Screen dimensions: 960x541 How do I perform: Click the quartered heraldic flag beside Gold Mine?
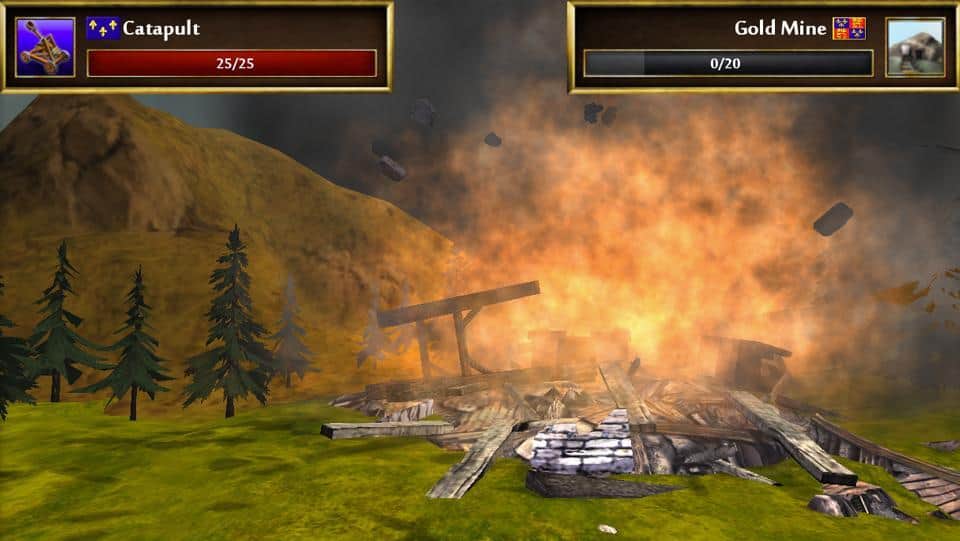coord(849,28)
